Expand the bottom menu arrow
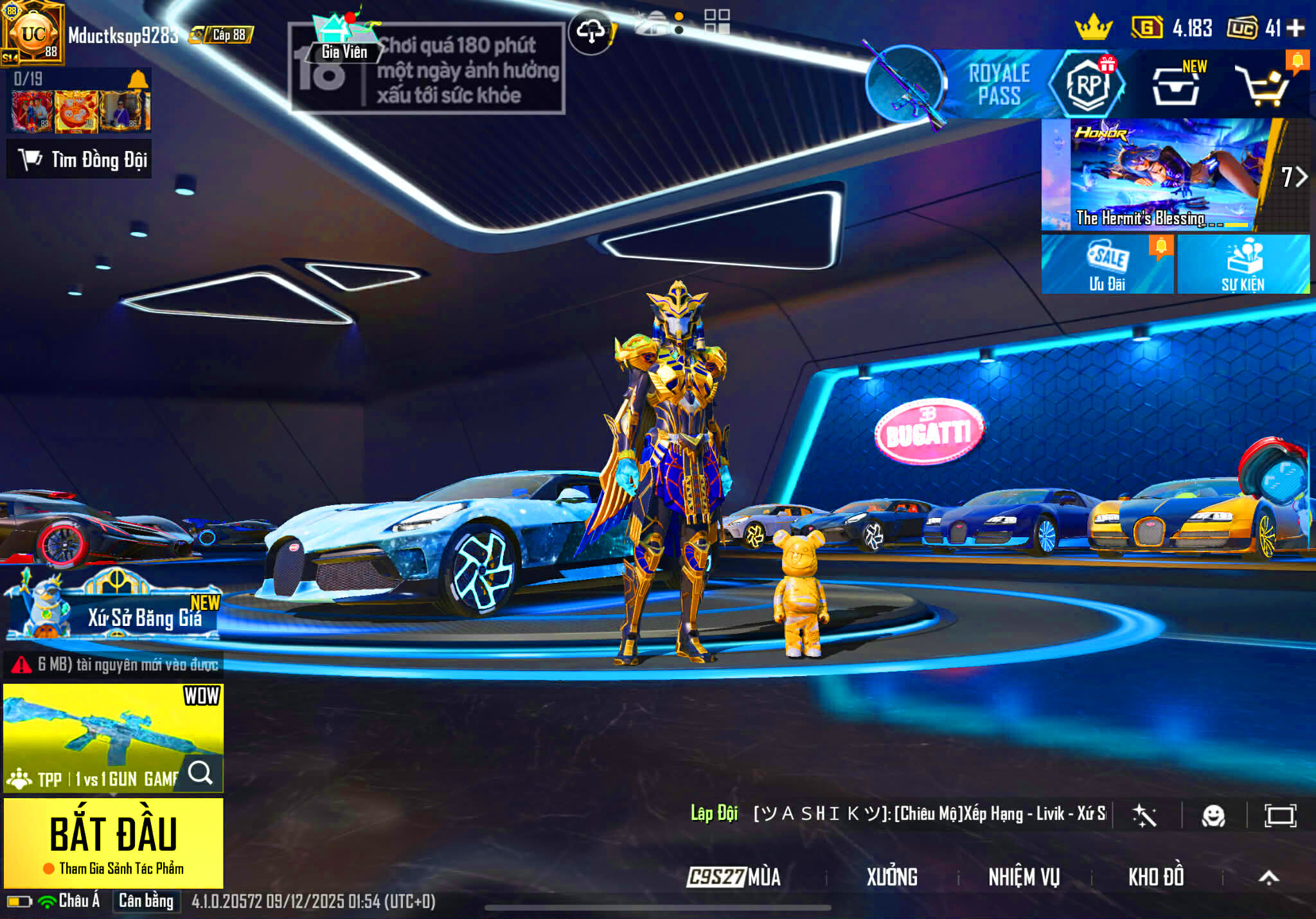Viewport: 1316px width, 919px height. (1268, 877)
